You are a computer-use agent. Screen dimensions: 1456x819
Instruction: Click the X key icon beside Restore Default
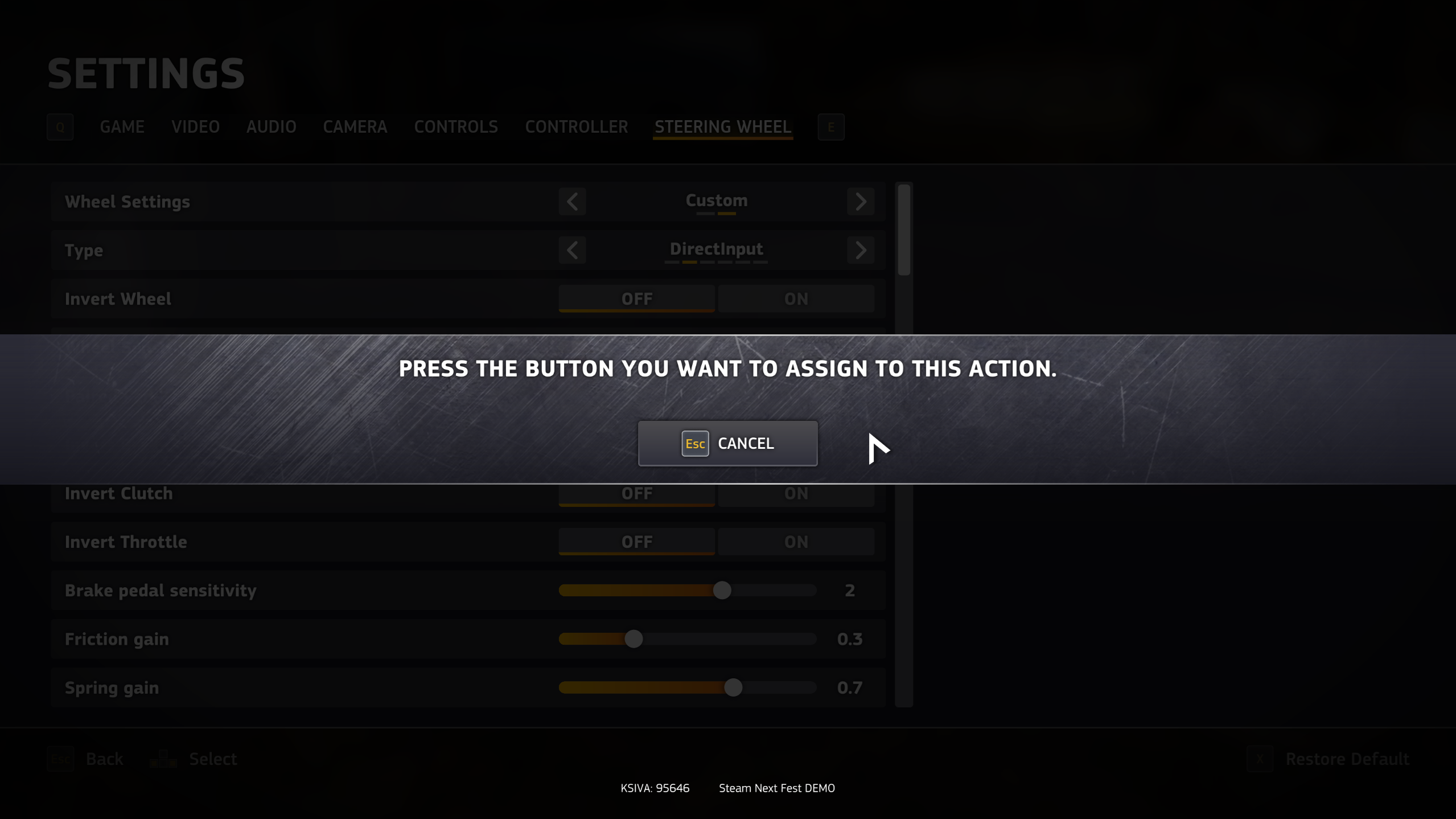pyautogui.click(x=1260, y=759)
